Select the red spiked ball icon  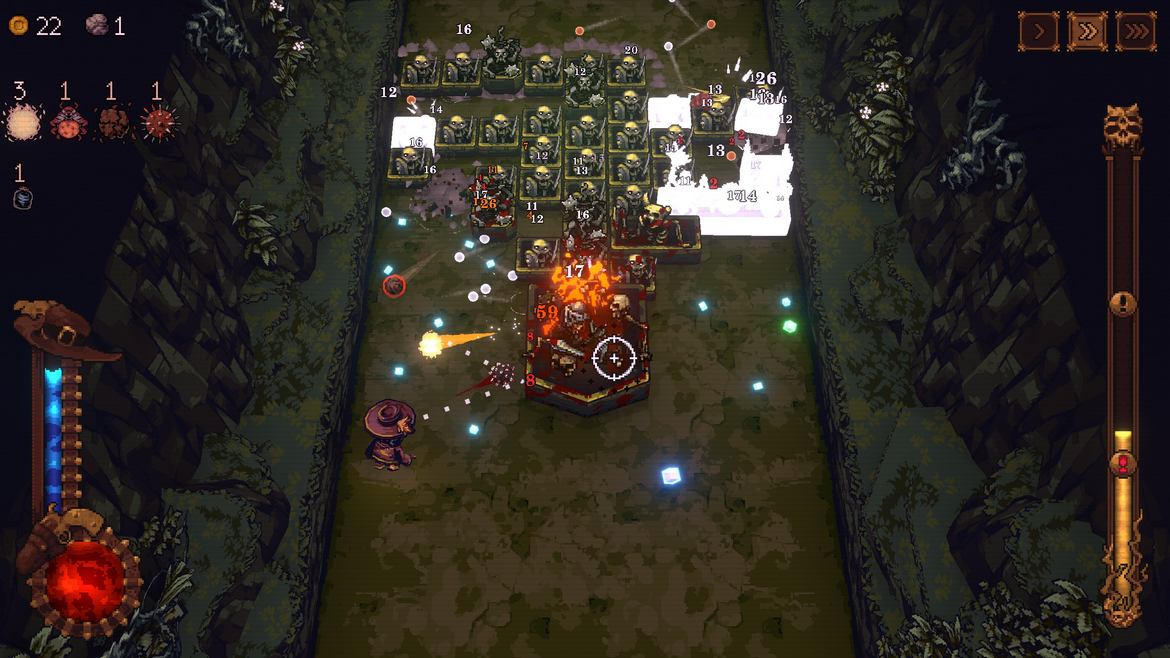click(157, 123)
